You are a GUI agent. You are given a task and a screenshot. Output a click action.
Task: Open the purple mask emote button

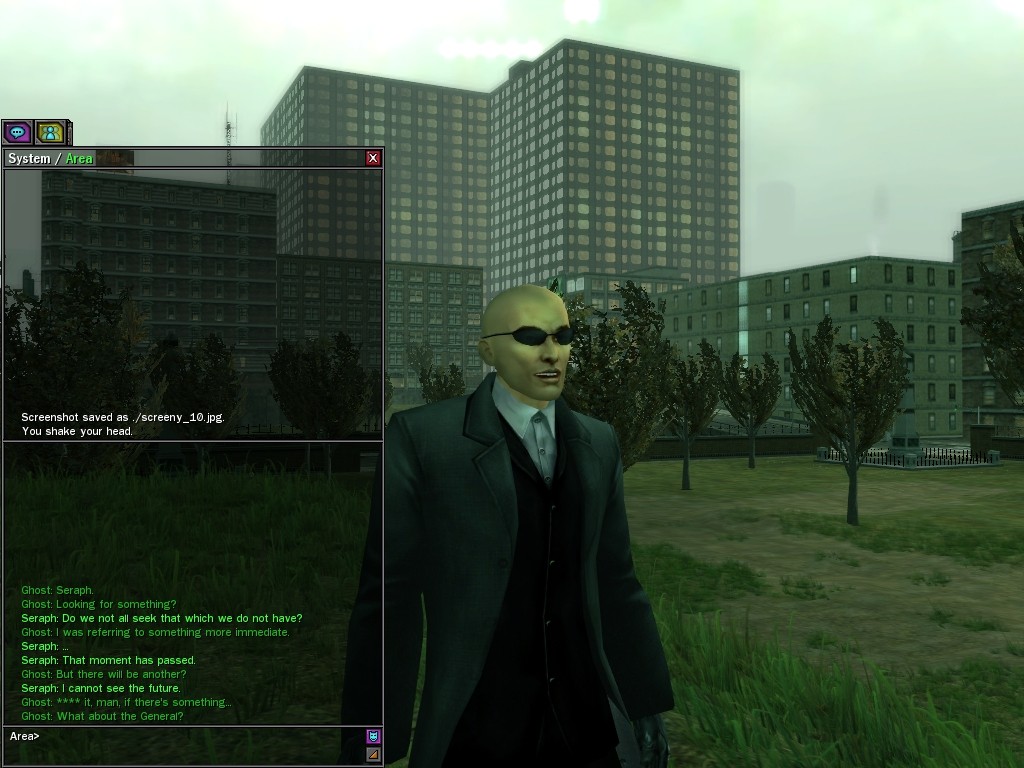point(373,737)
